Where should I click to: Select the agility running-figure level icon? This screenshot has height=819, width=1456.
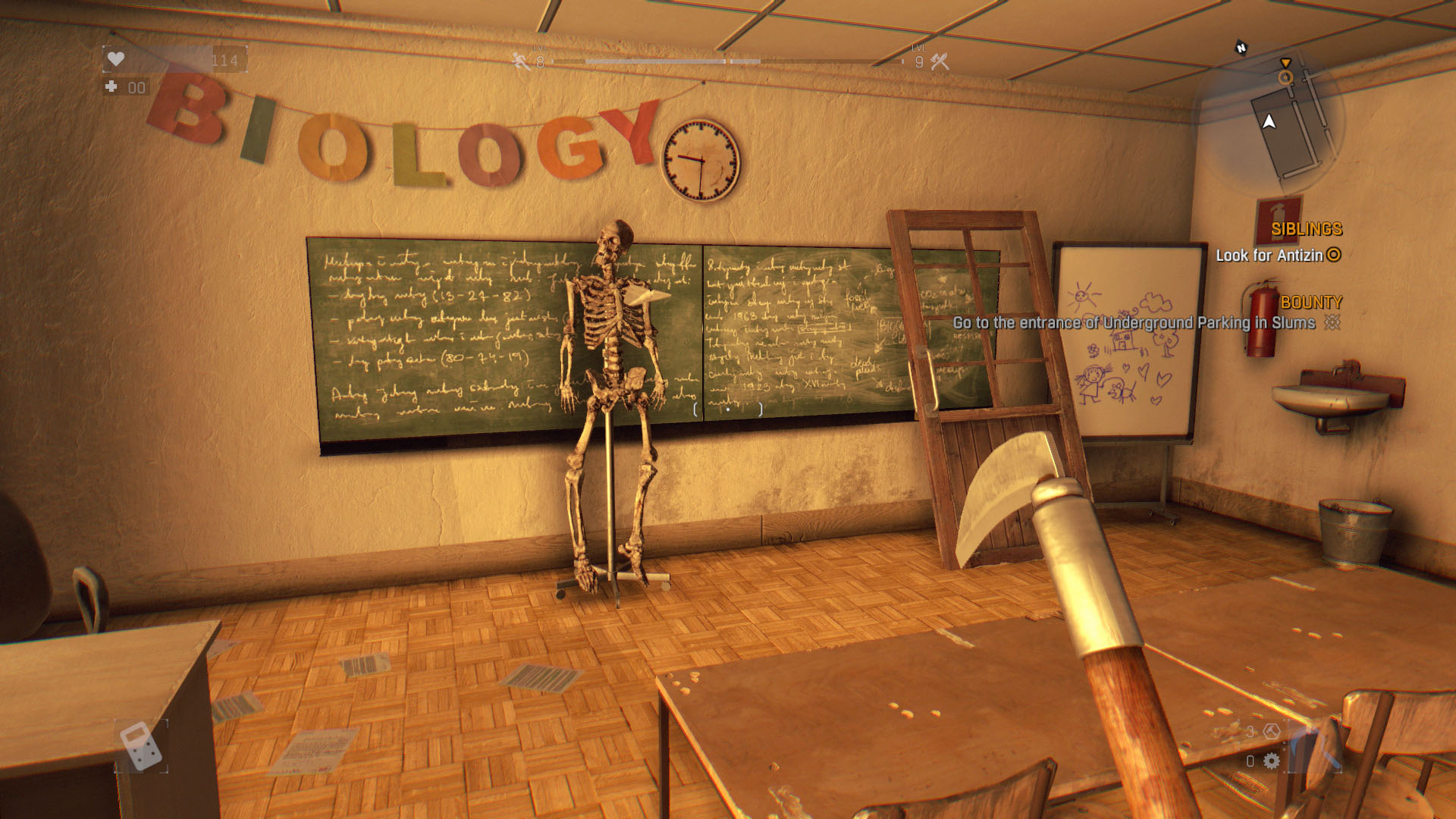521,61
